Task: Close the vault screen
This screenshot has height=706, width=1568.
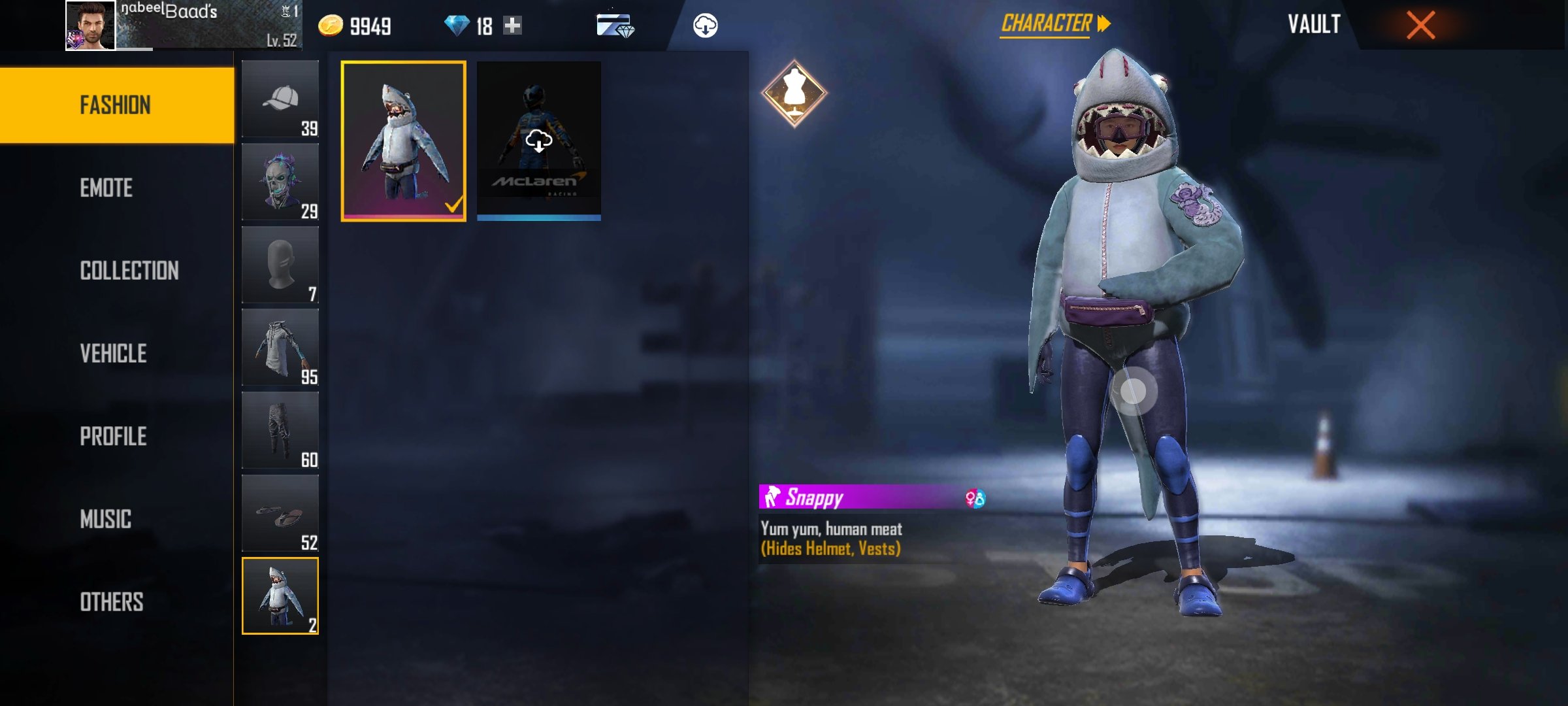Action: pos(1420,25)
